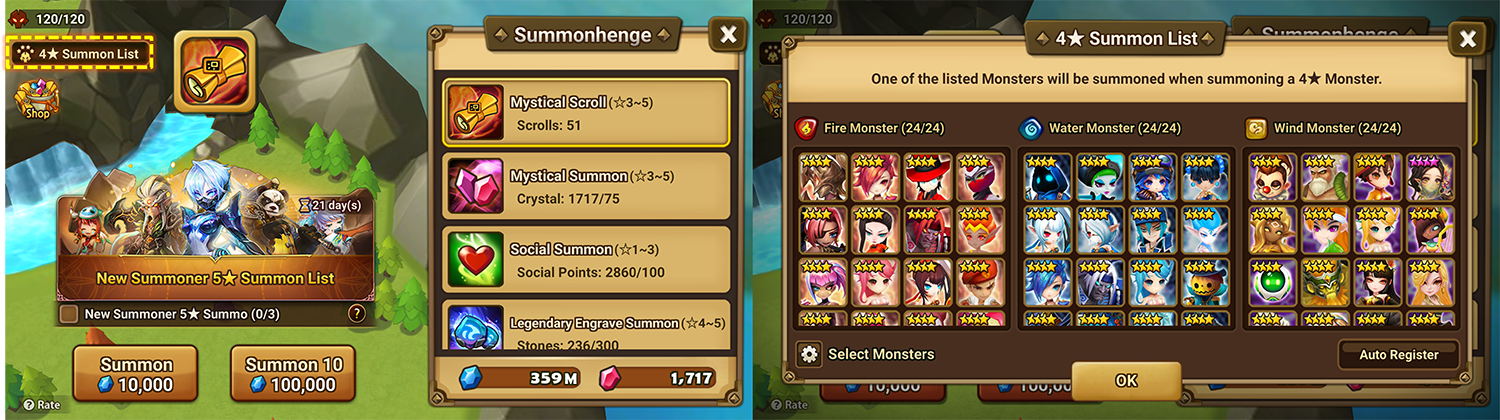Activate Auto Register
Image resolution: width=1500 pixels, height=420 pixels.
[1398, 355]
